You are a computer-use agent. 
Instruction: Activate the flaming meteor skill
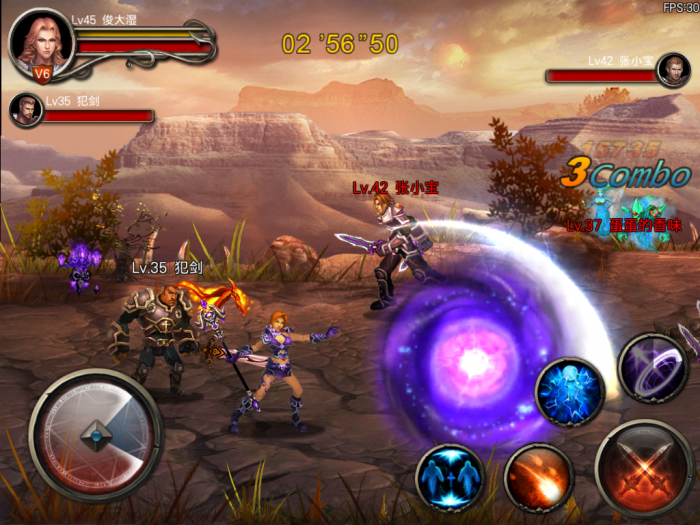pos(538,479)
